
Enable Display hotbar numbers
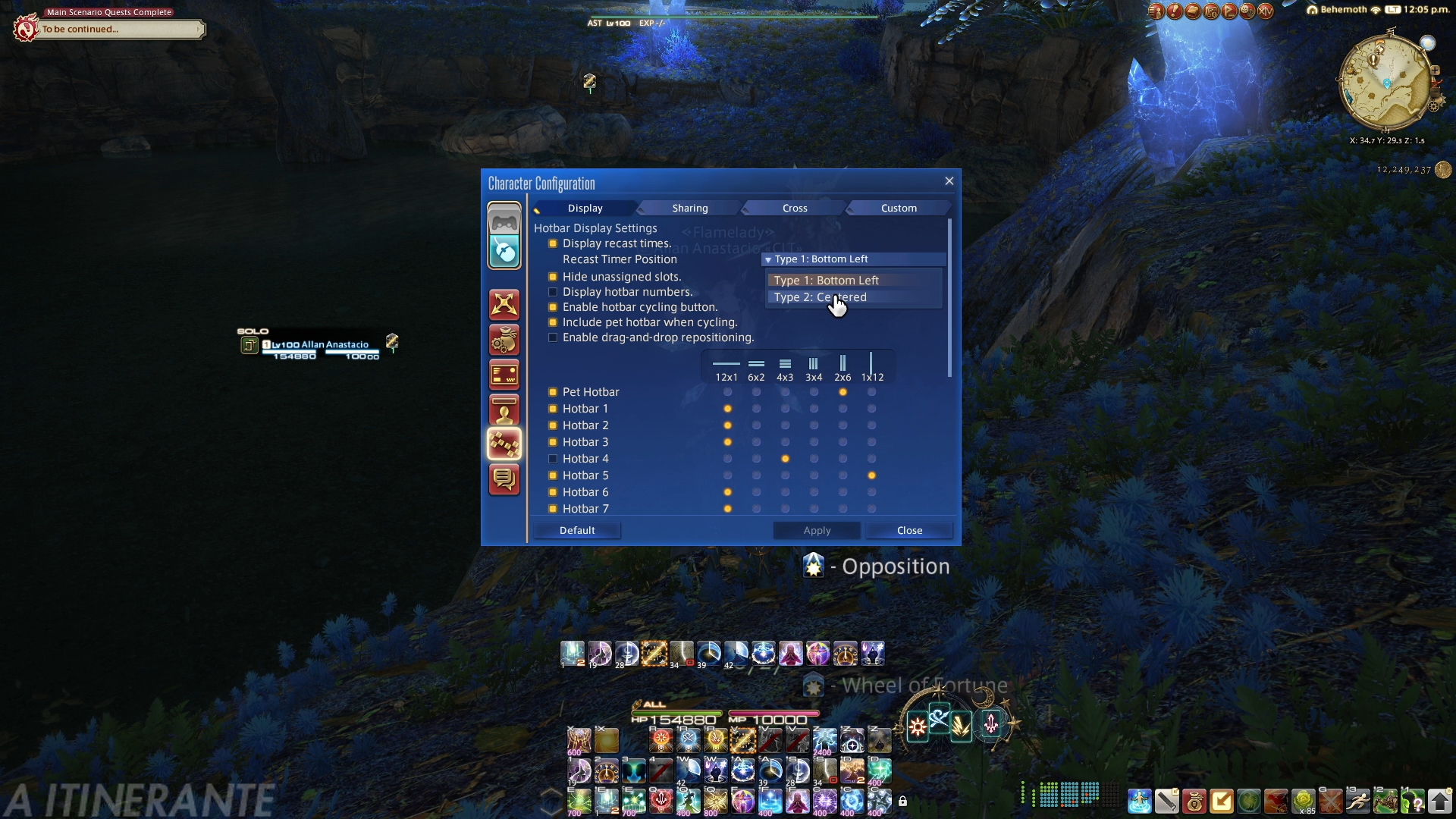553,292
